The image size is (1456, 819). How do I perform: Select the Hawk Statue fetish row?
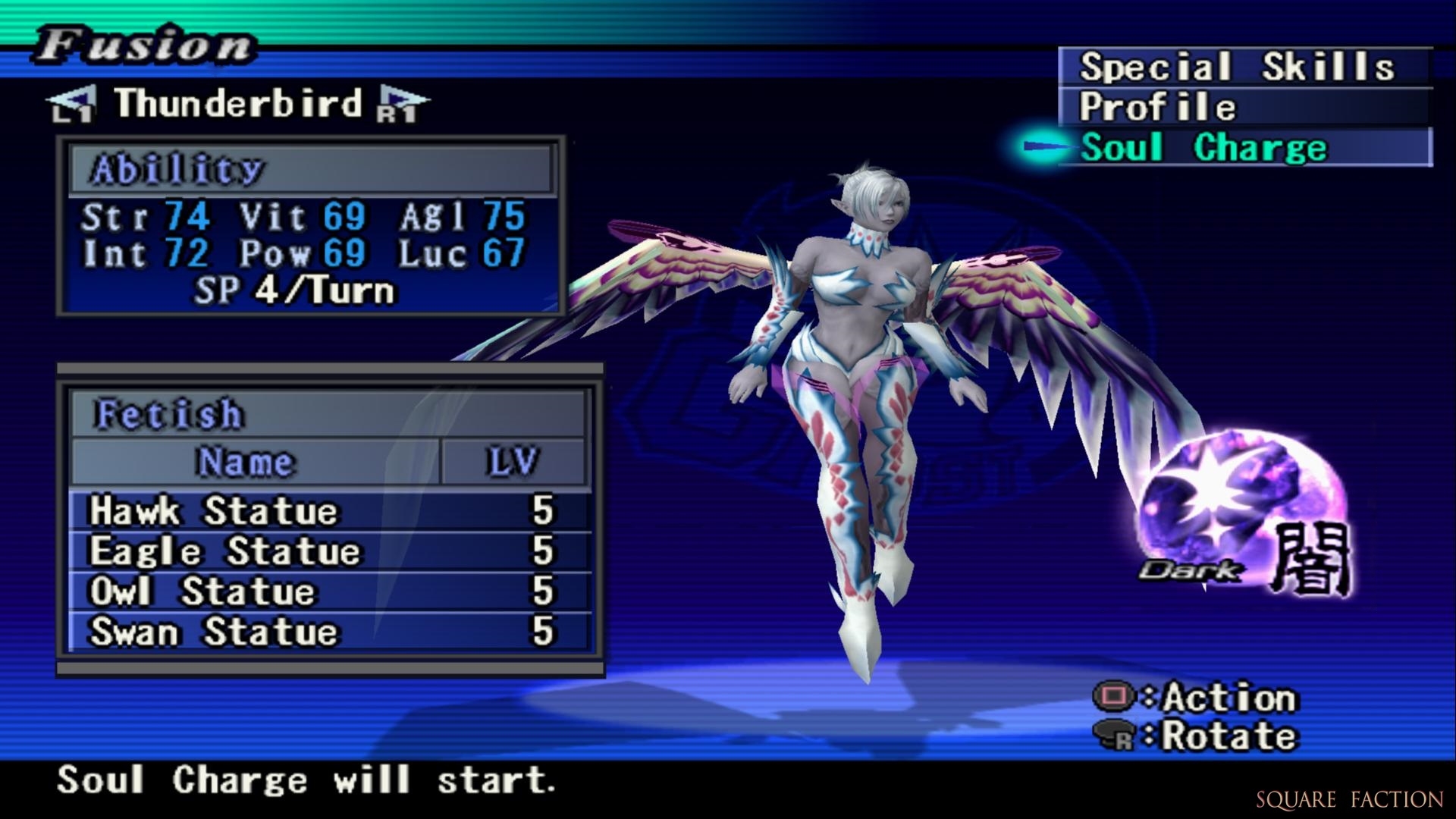(328, 511)
